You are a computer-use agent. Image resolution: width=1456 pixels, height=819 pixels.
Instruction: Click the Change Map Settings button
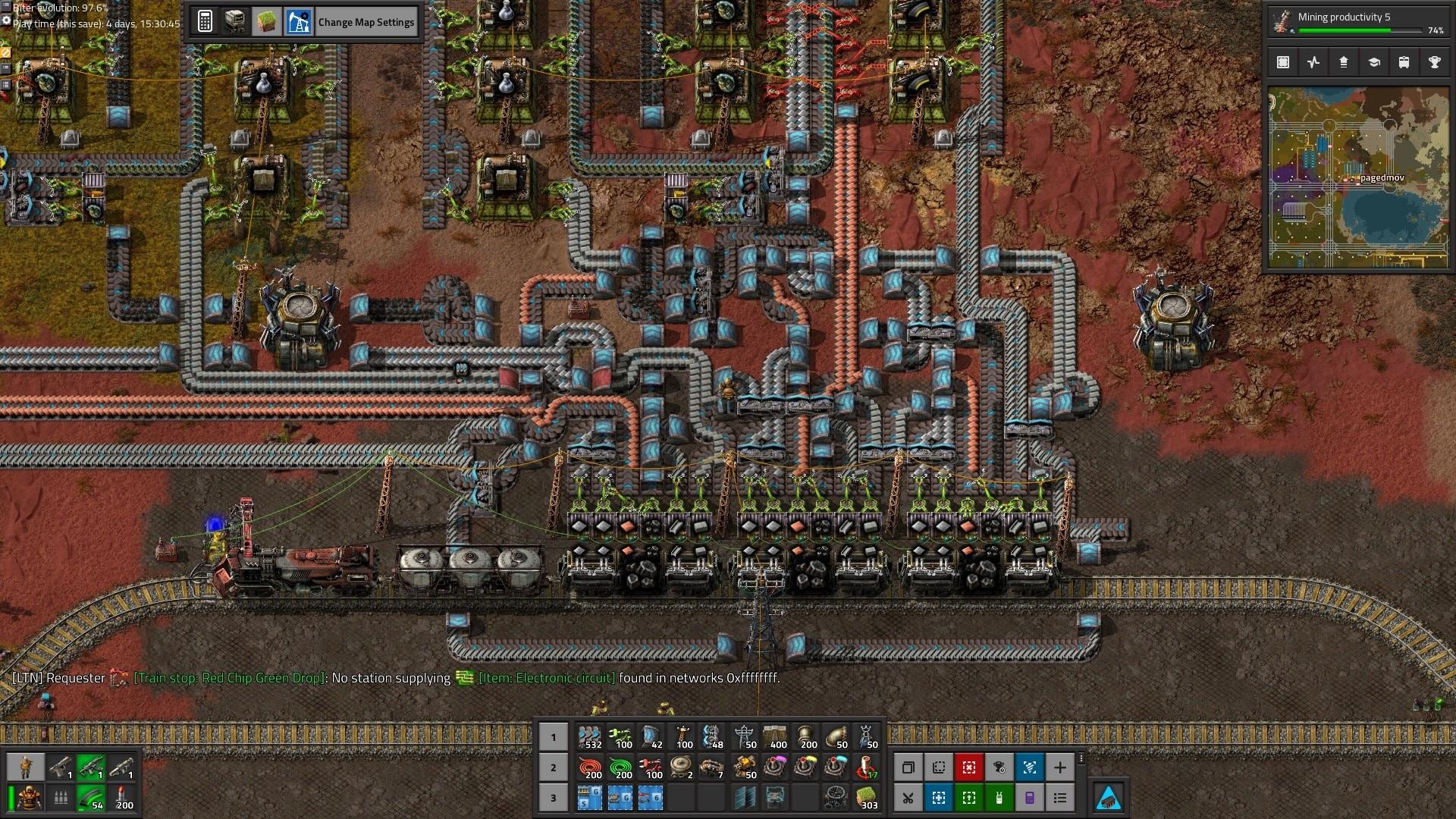pyautogui.click(x=366, y=22)
